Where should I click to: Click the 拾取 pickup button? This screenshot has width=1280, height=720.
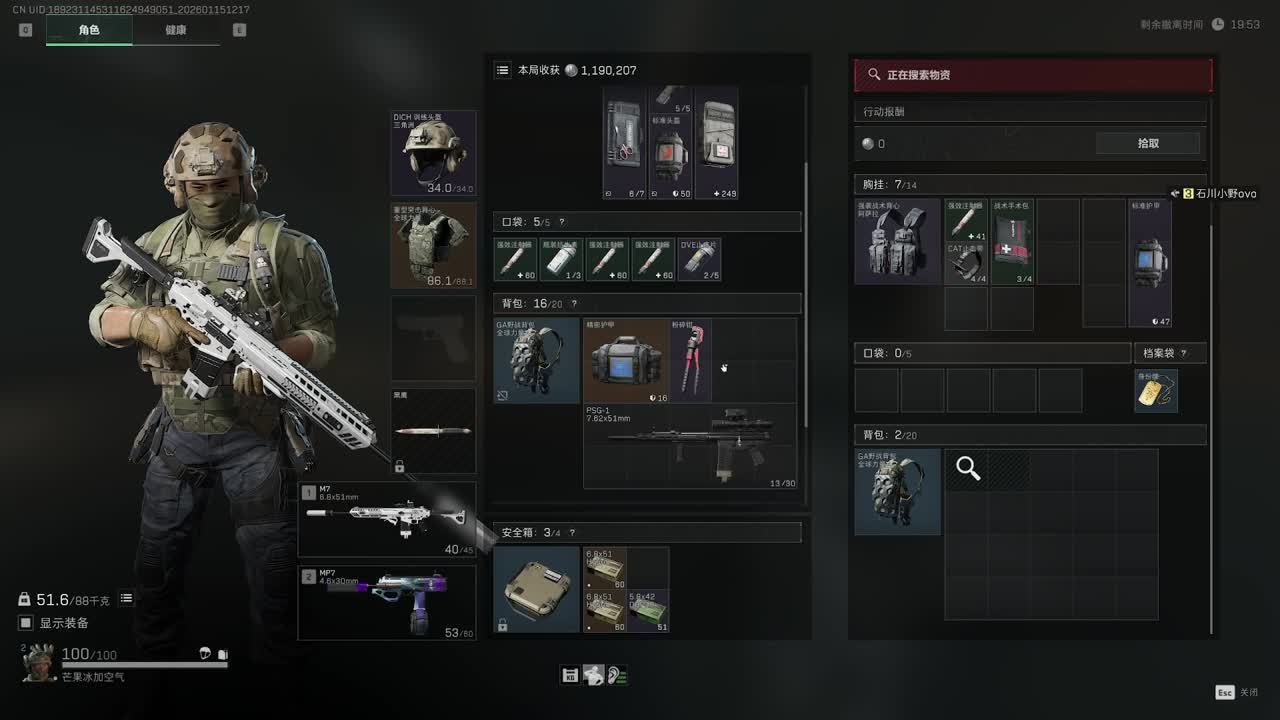[1148, 143]
